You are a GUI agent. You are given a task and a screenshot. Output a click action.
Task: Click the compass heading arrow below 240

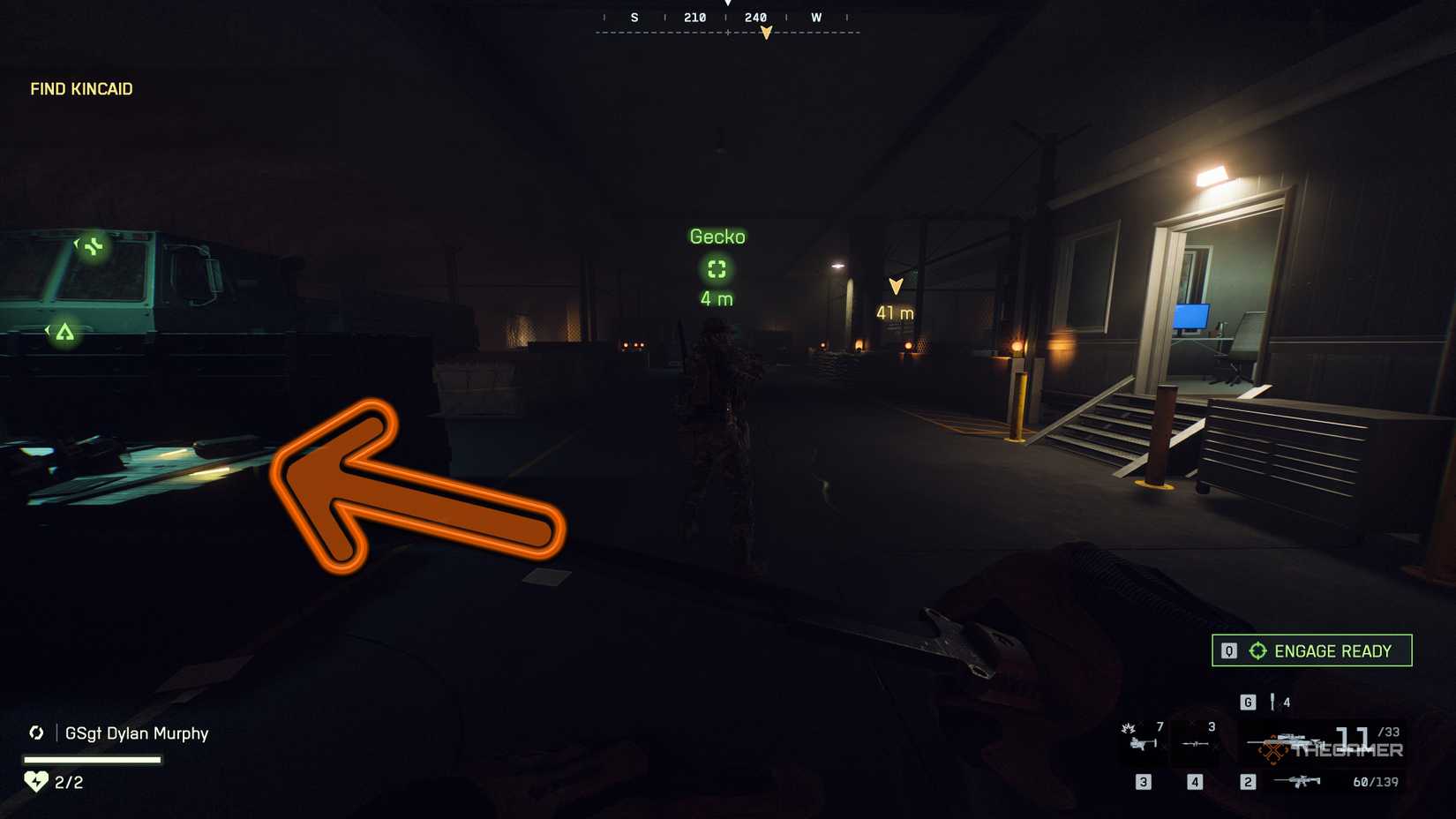764,31
